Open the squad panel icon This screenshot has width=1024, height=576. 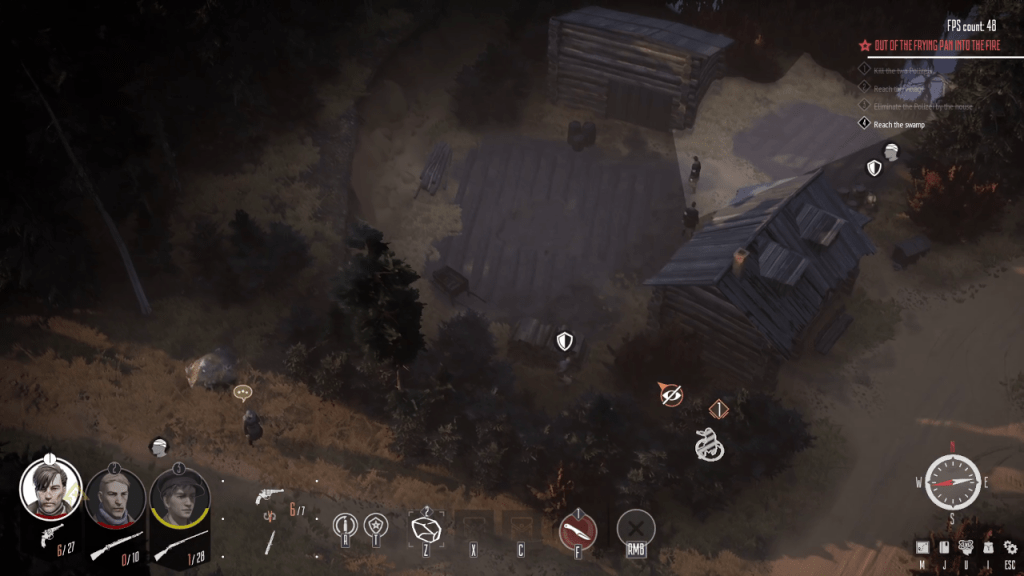pos(966,547)
